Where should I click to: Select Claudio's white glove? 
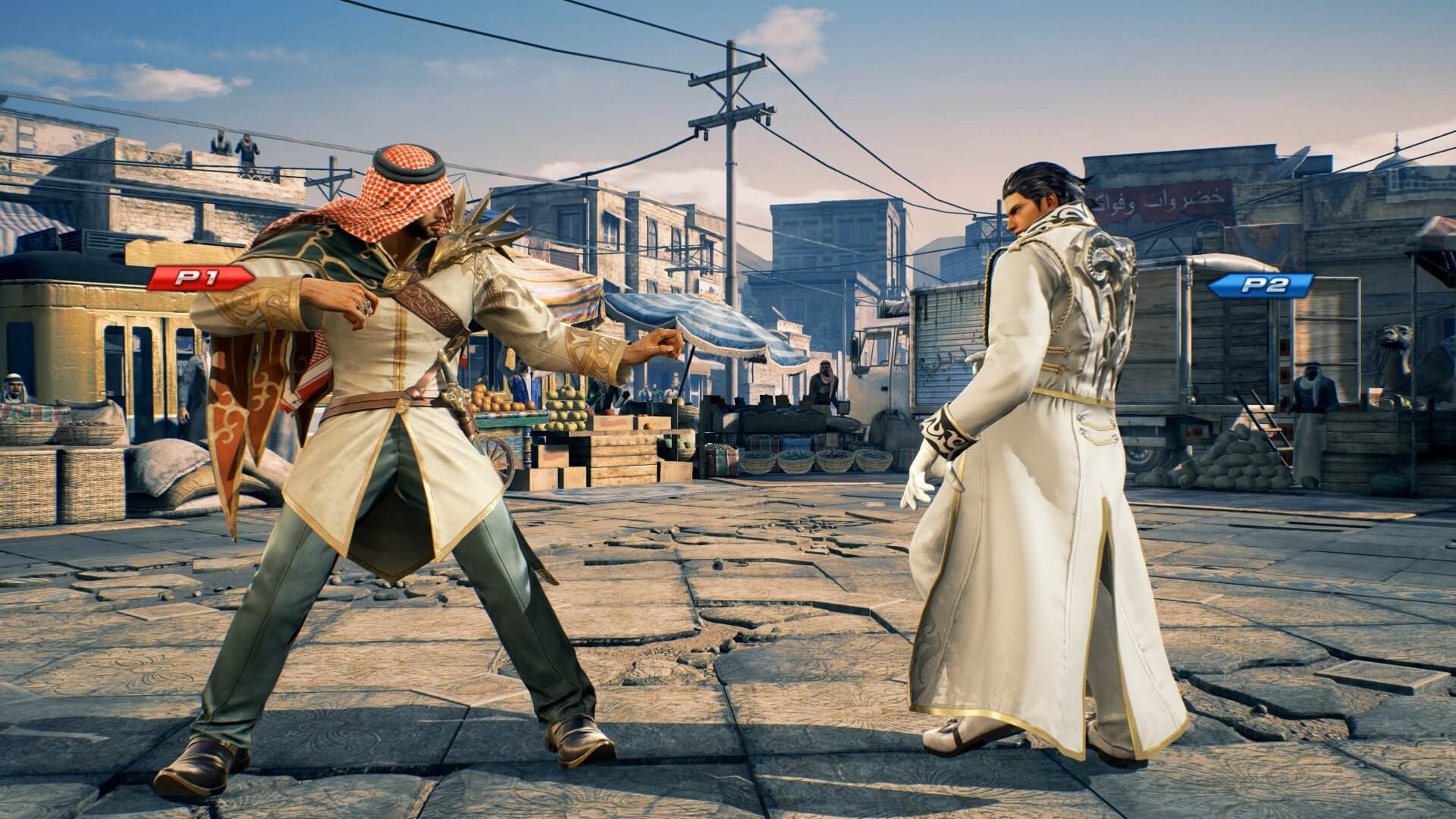(920, 474)
